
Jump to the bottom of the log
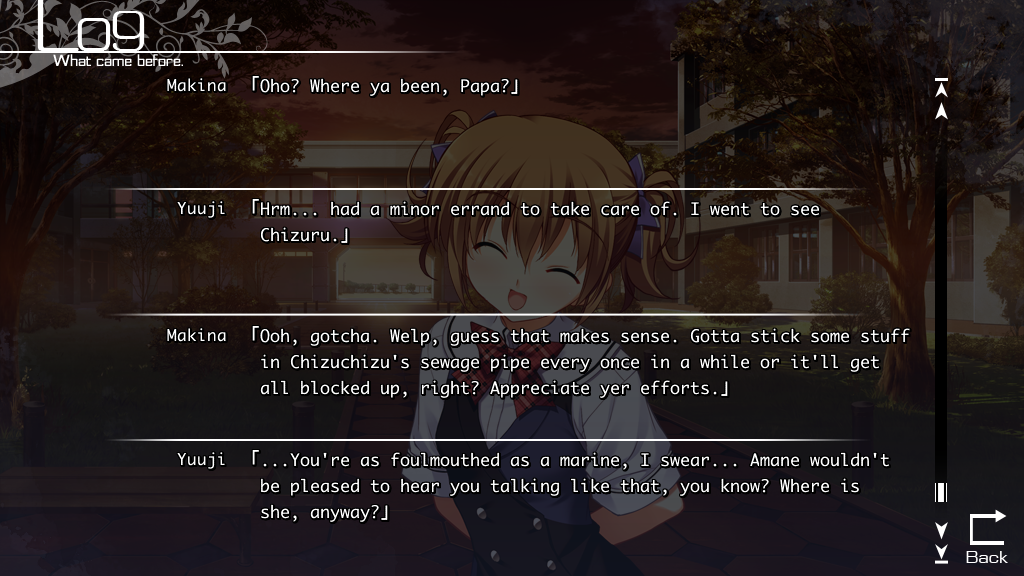pos(941,552)
